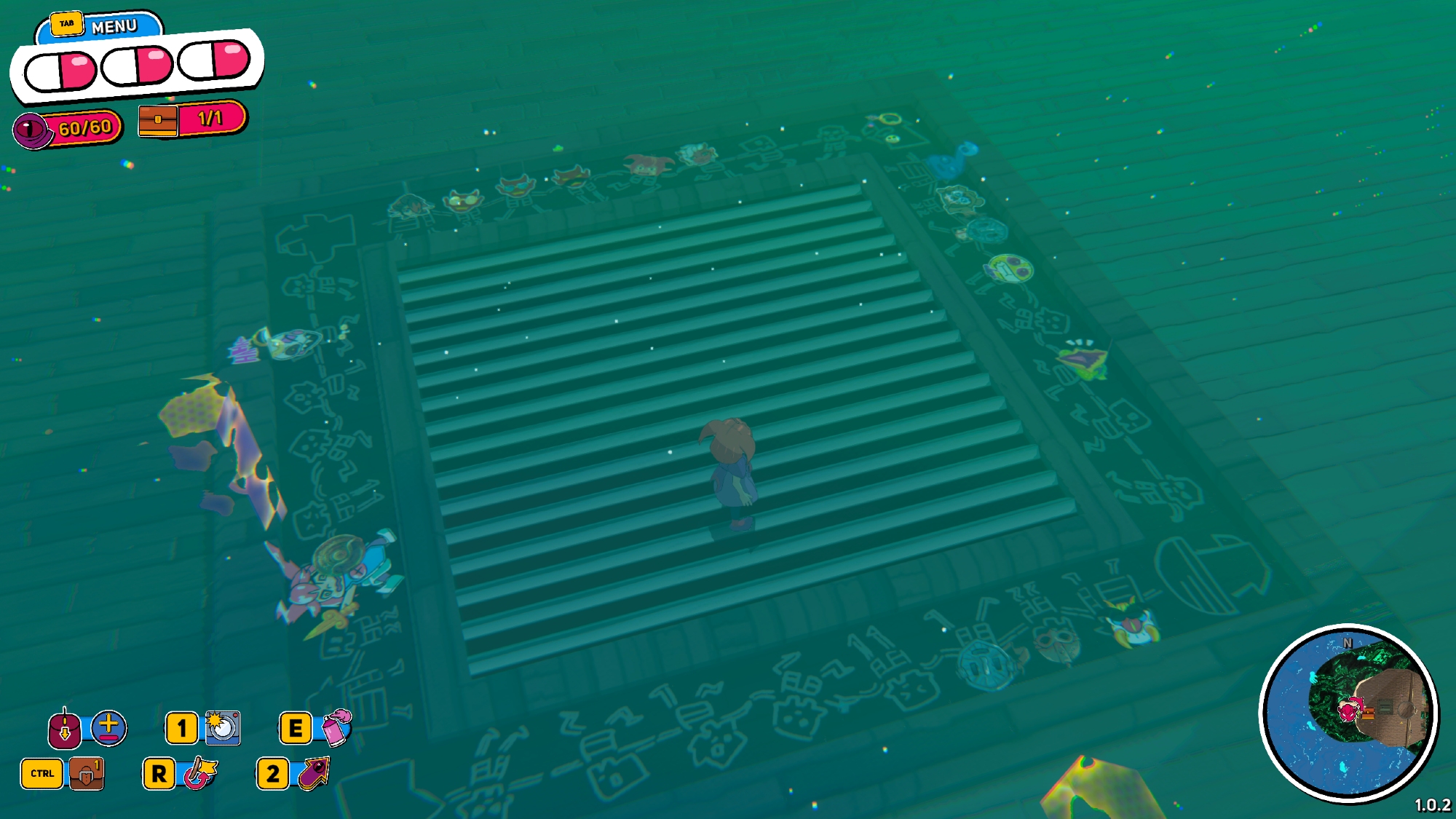Select the treasure chest marker on the minimap

[1369, 713]
